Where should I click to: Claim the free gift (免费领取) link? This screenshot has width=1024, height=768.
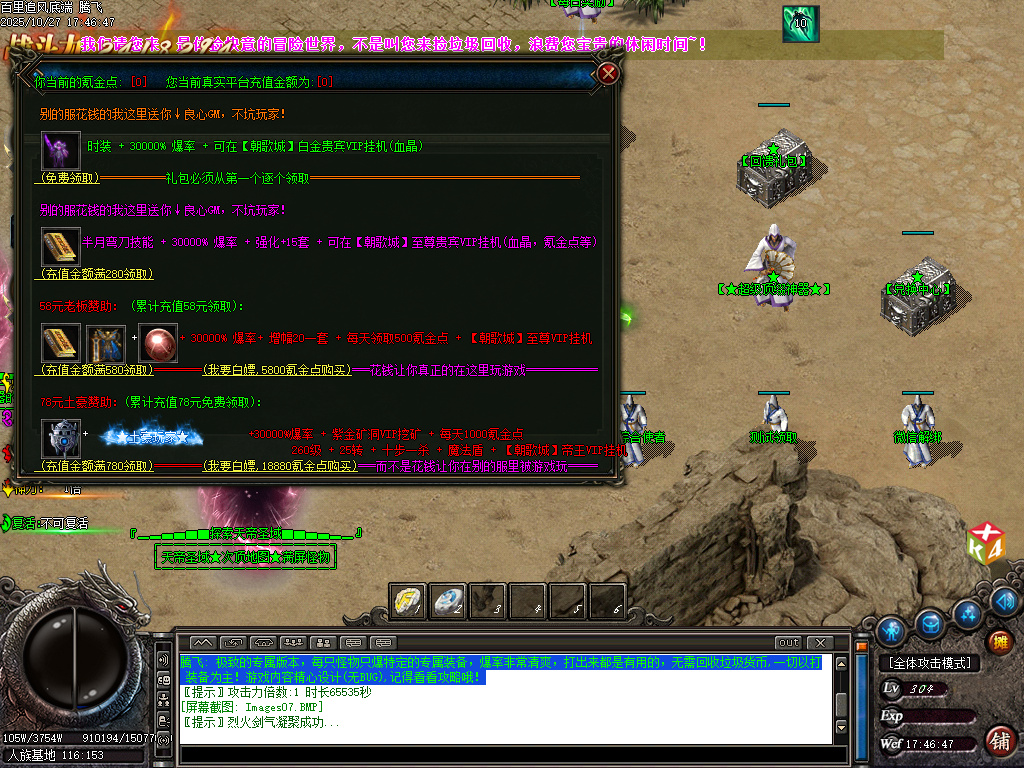point(70,178)
